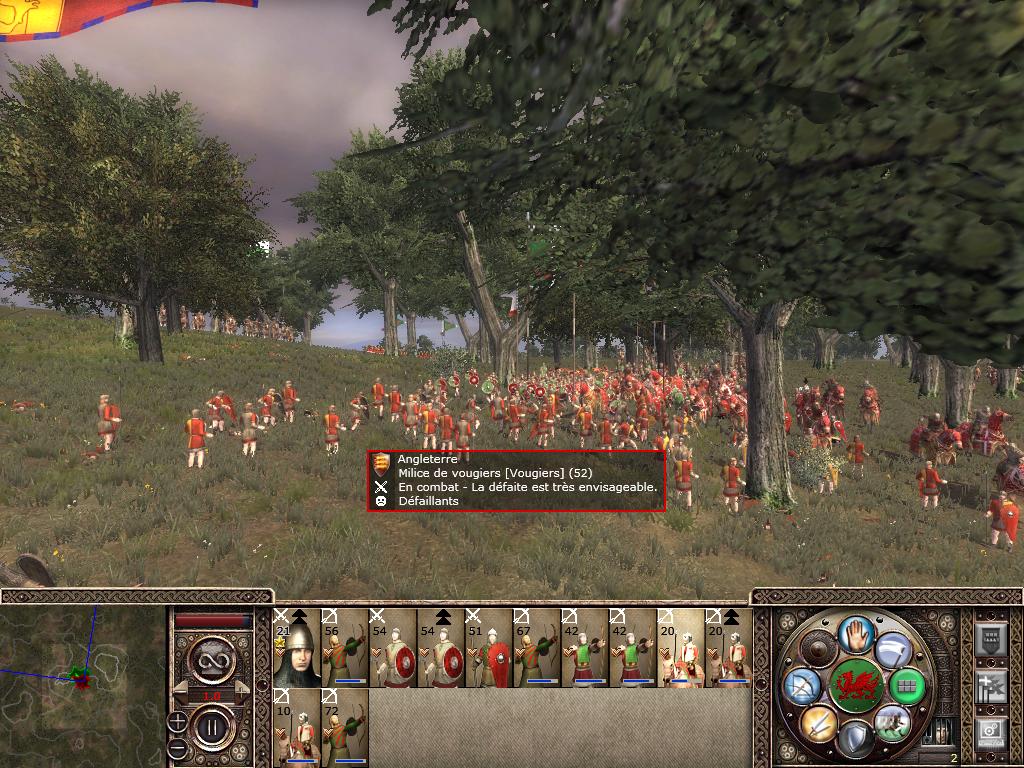Toggle the green formation grid button
The width and height of the screenshot is (1024, 768).
[x=906, y=687]
